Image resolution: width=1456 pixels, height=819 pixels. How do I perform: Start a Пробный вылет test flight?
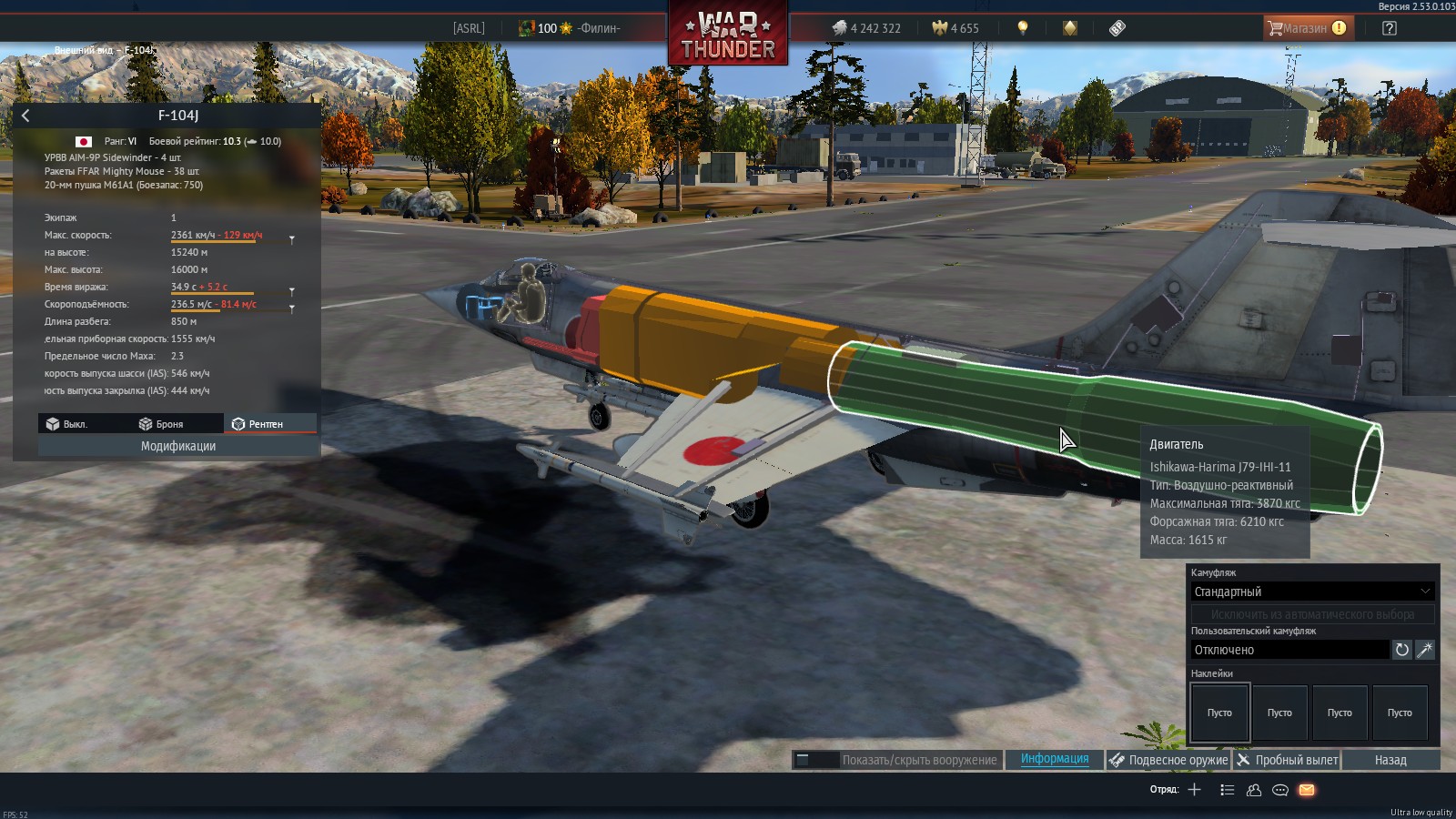point(1287,760)
